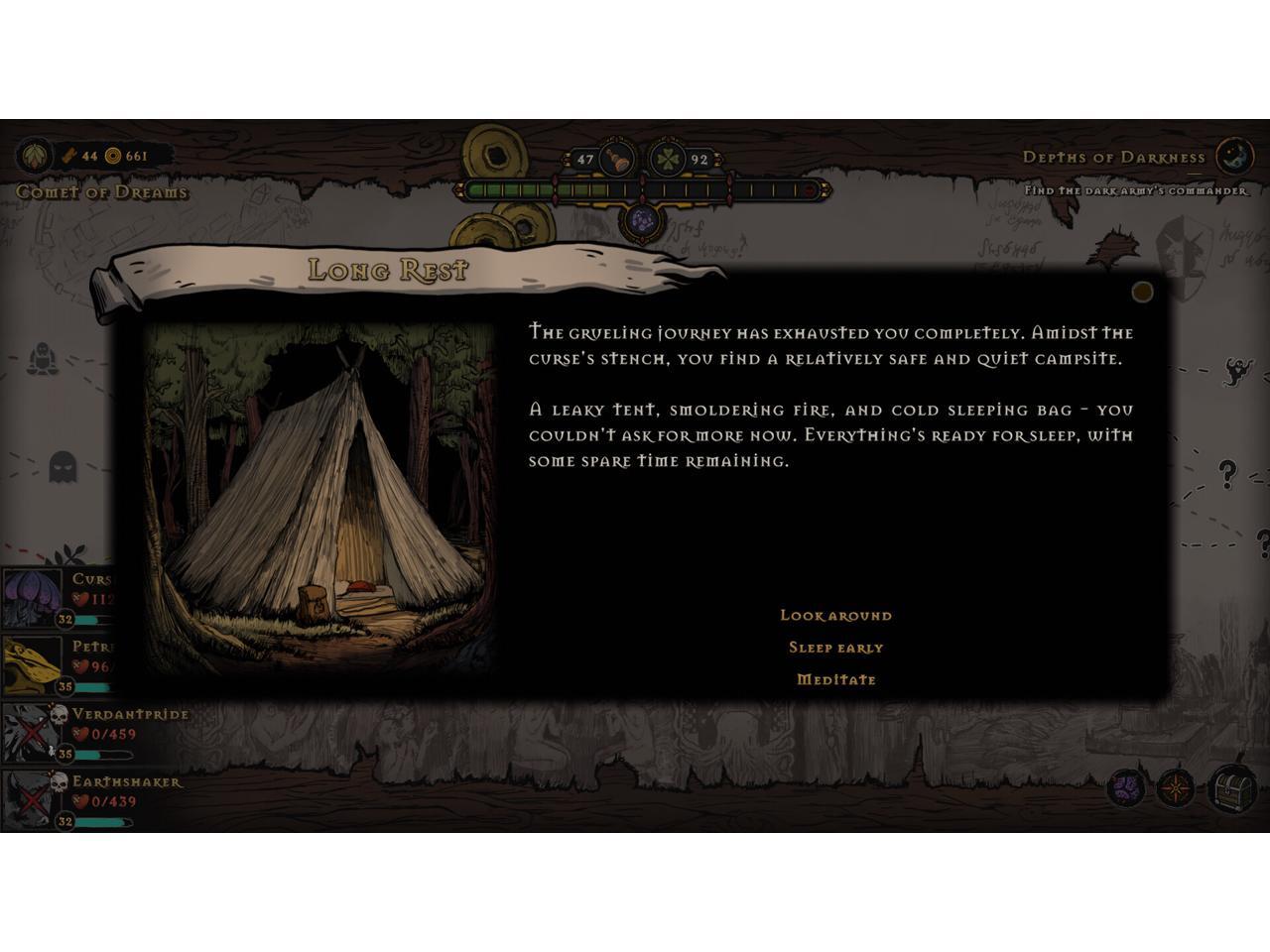The image size is (1270, 952).
Task: Click the compass wheel icon
Action: (x=1177, y=789)
